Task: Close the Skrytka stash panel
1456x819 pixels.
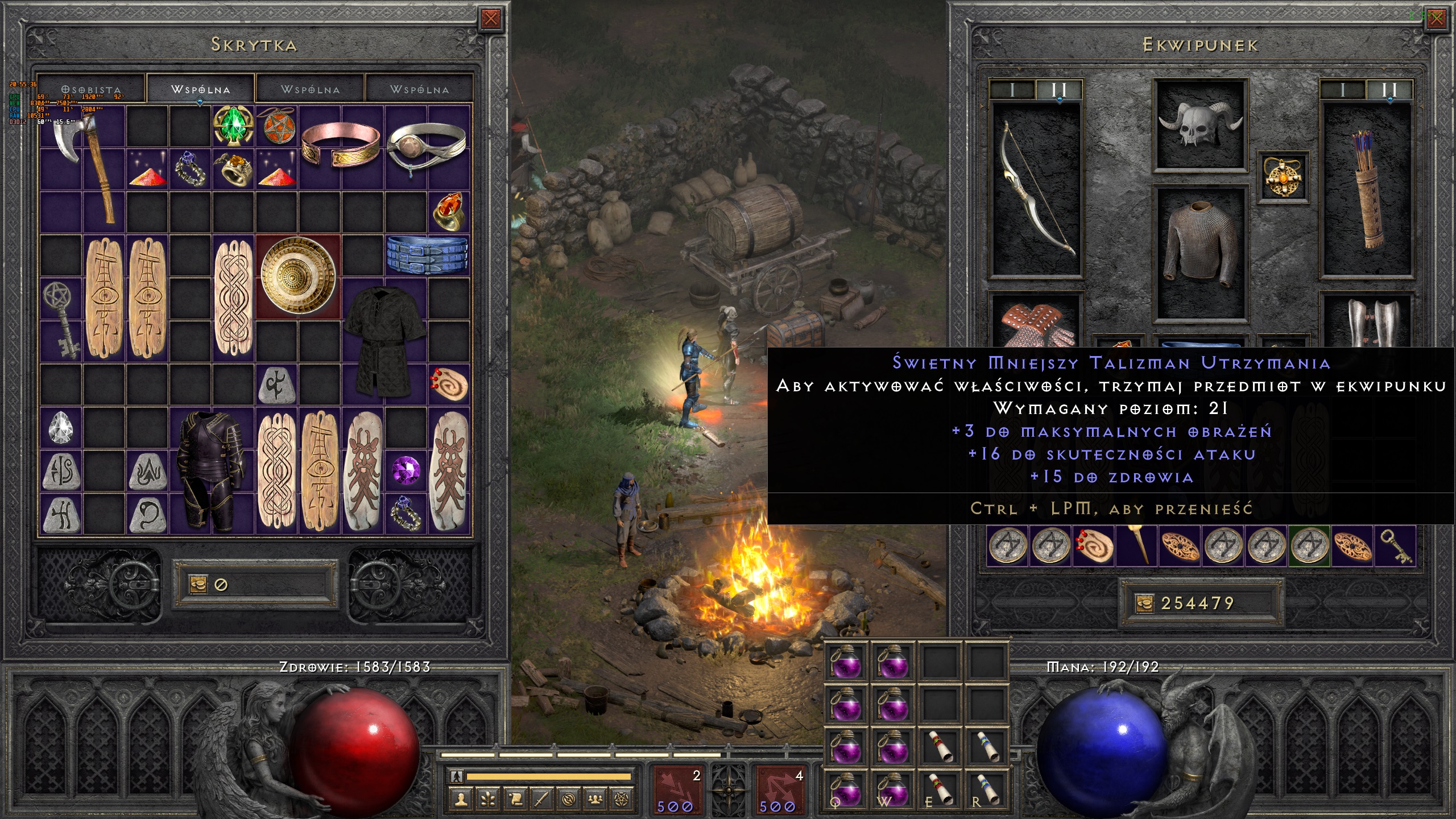Action: tap(490, 19)
